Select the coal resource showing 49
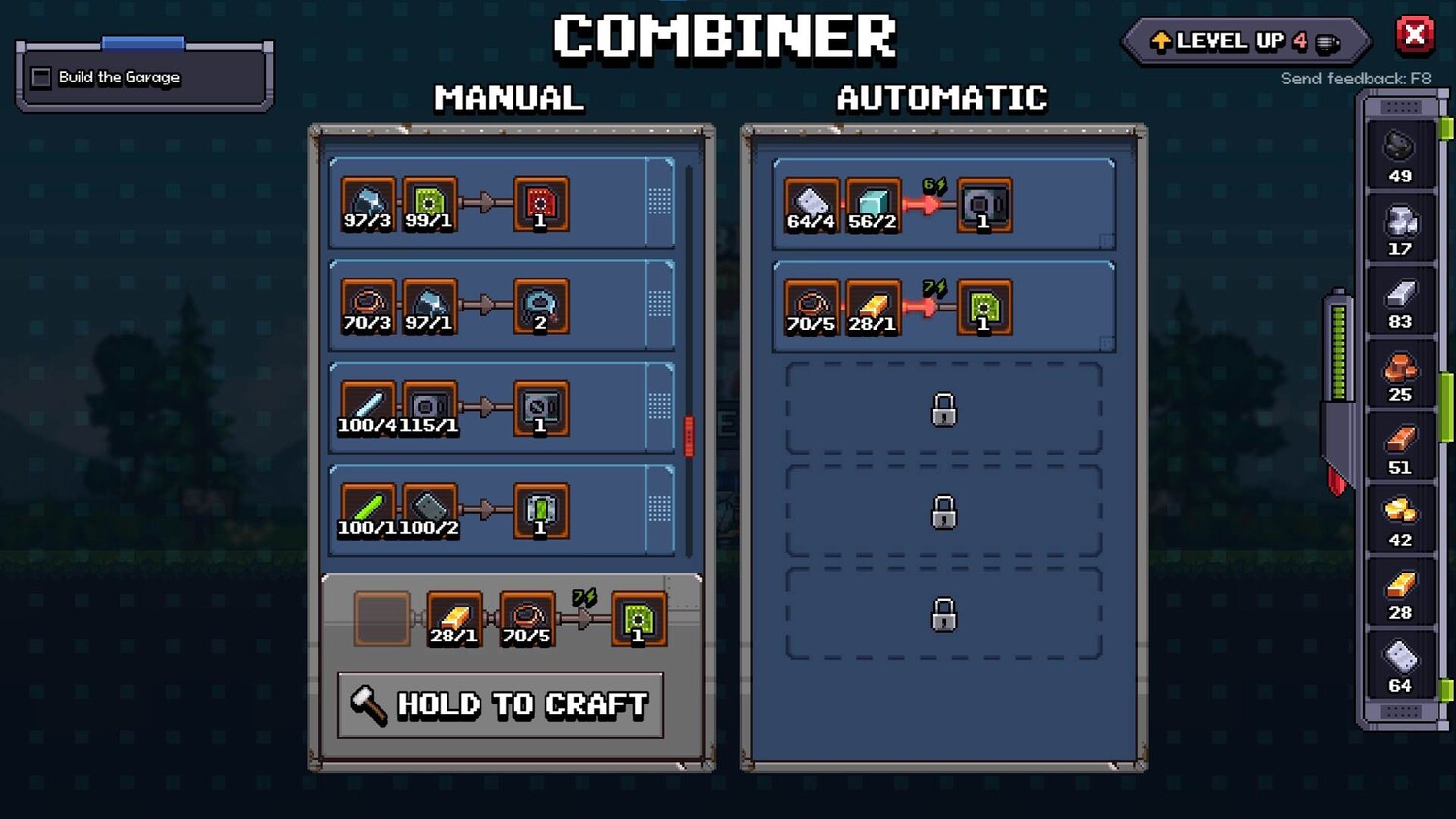This screenshot has width=1456, height=819. pyautogui.click(x=1400, y=155)
